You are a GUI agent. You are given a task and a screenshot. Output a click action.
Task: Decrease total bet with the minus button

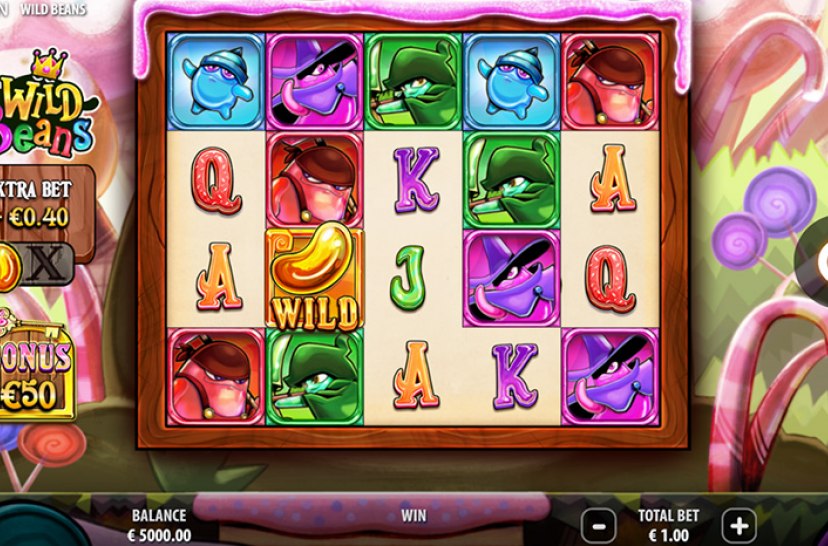(598, 524)
